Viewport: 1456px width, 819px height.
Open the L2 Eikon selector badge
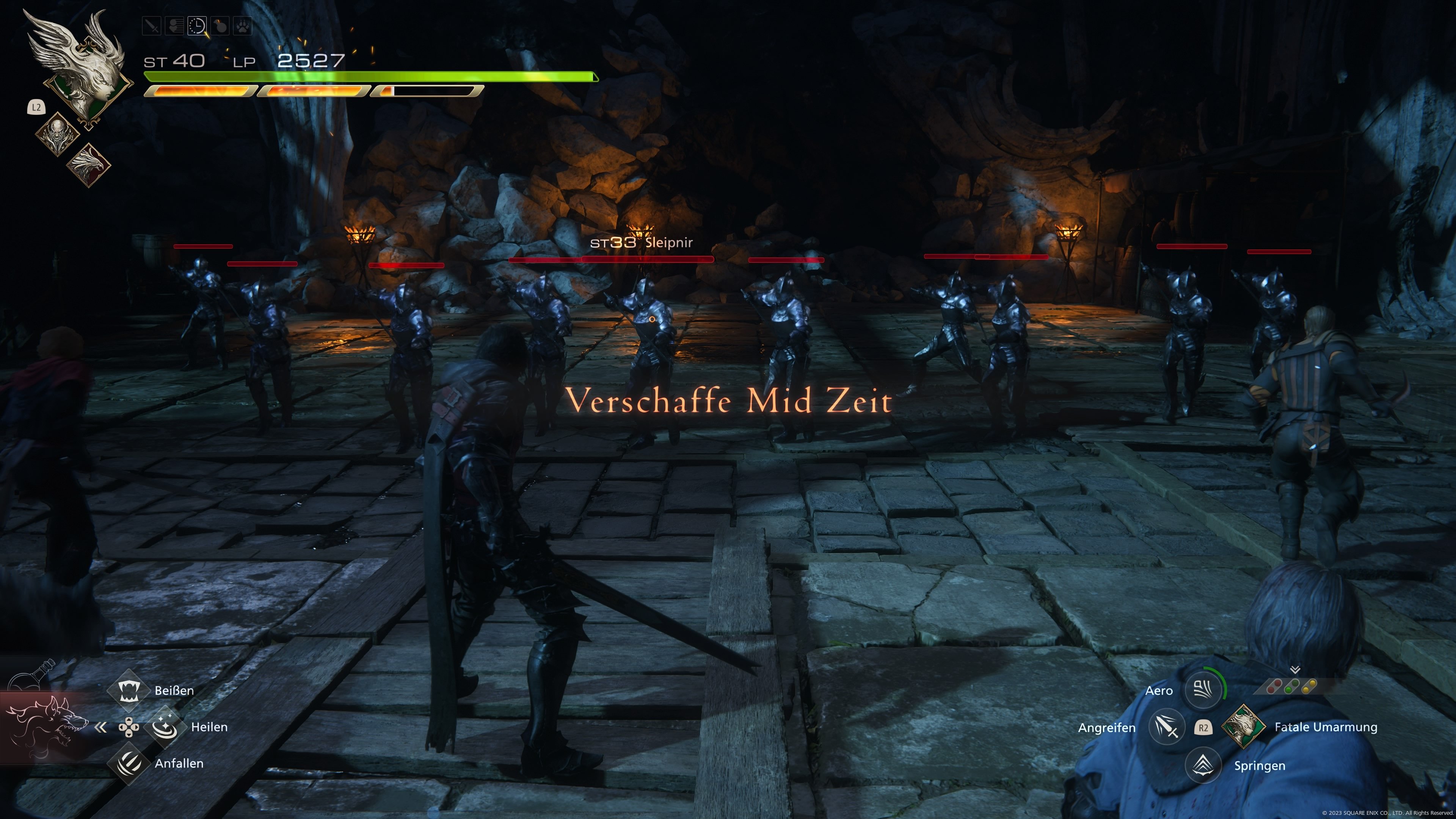click(36, 107)
